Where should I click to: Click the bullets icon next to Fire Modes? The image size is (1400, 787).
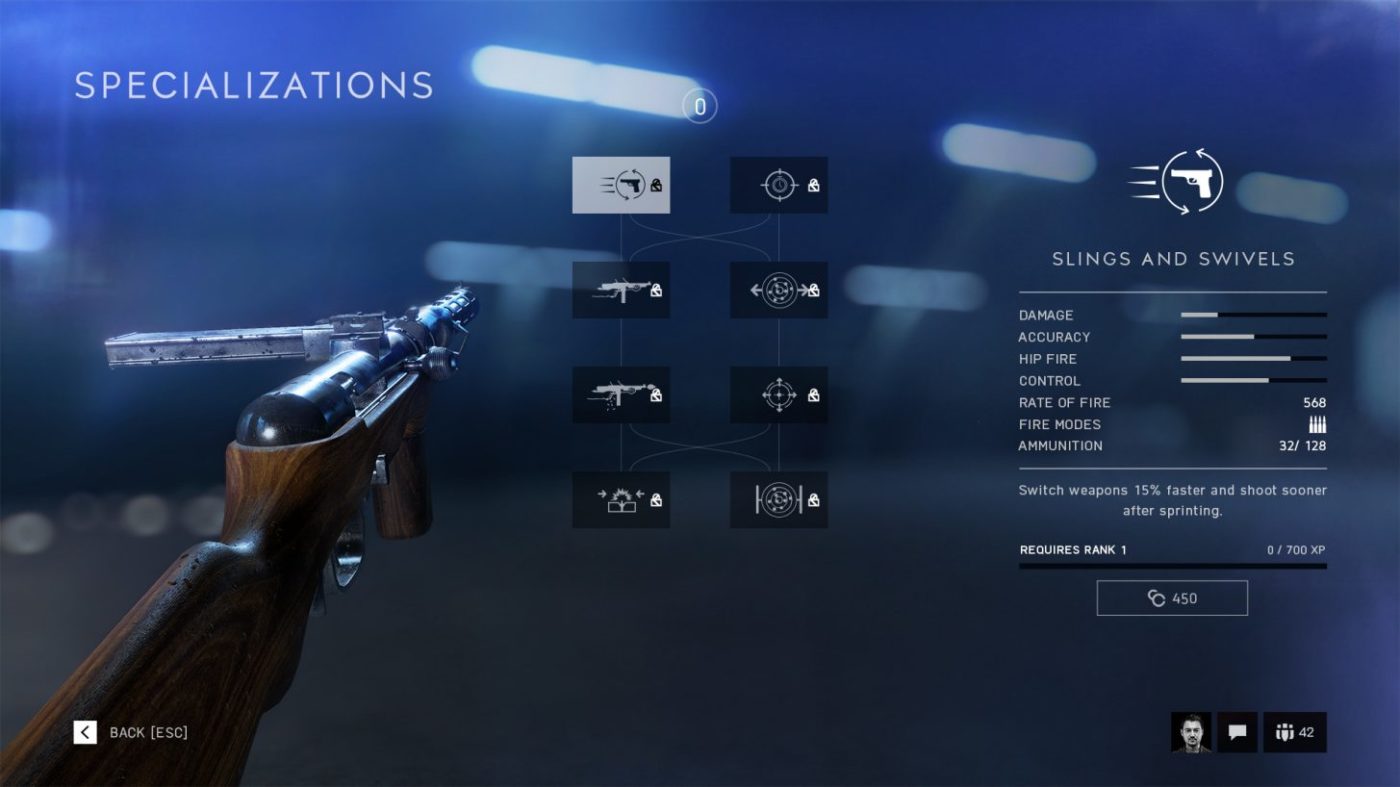coord(1317,424)
